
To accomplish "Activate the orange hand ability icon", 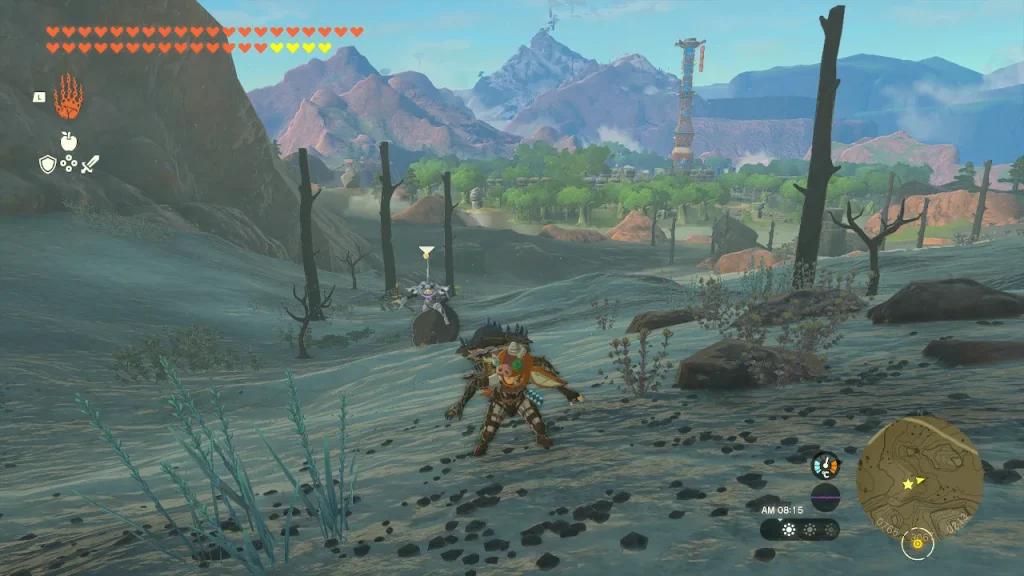I will pos(68,97).
